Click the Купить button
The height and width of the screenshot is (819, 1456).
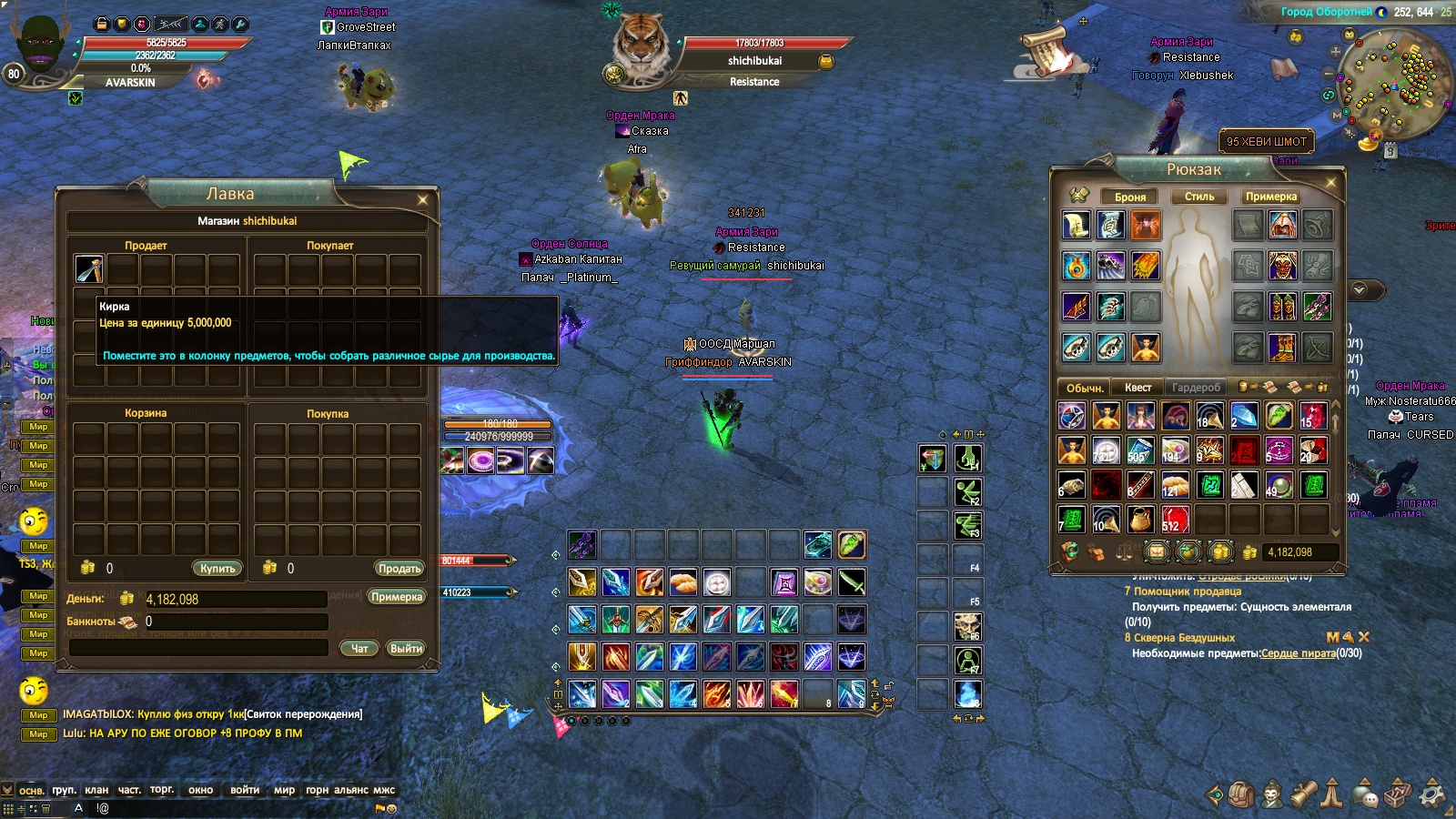(217, 568)
